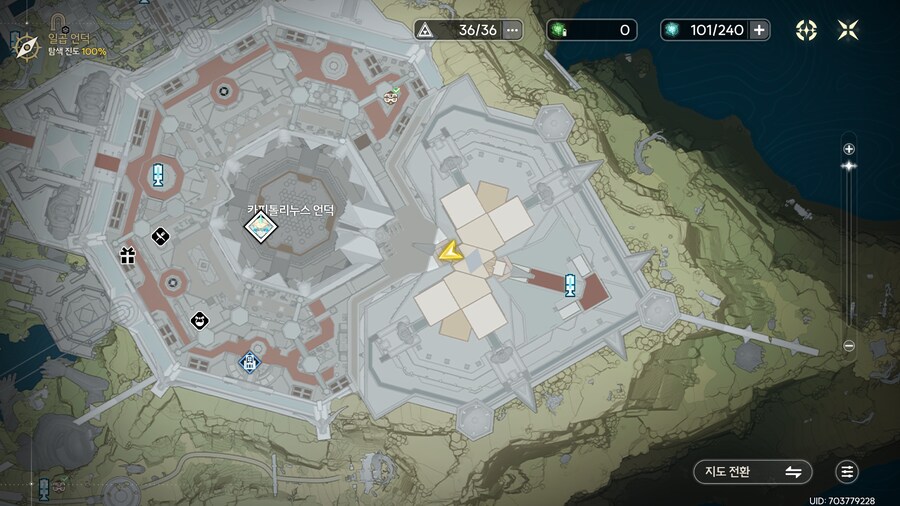The width and height of the screenshot is (900, 506).
Task: Select the crossed tools shop marker
Action: pyautogui.click(x=159, y=236)
